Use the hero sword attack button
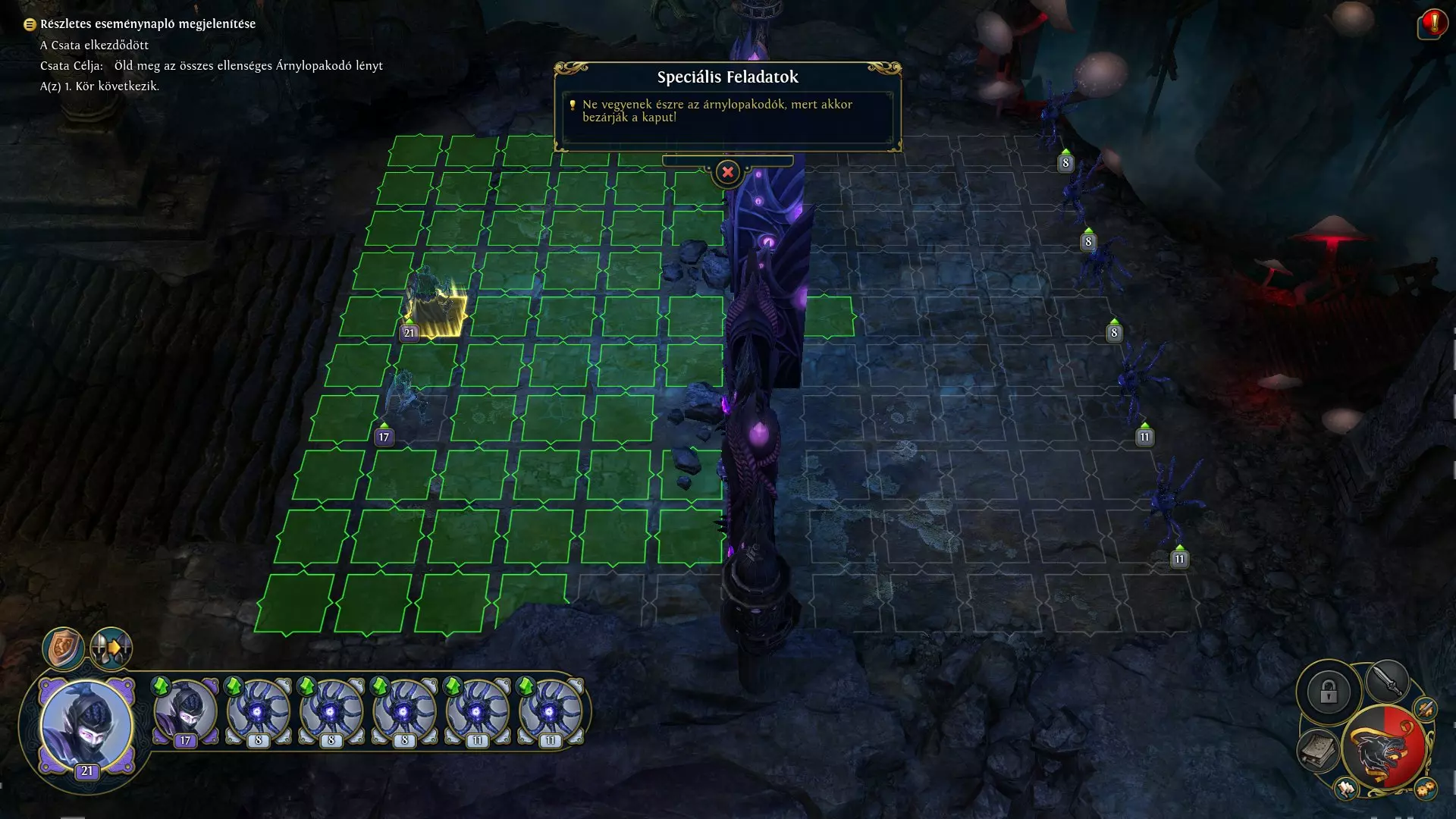This screenshot has width=1456, height=819. [1387, 680]
